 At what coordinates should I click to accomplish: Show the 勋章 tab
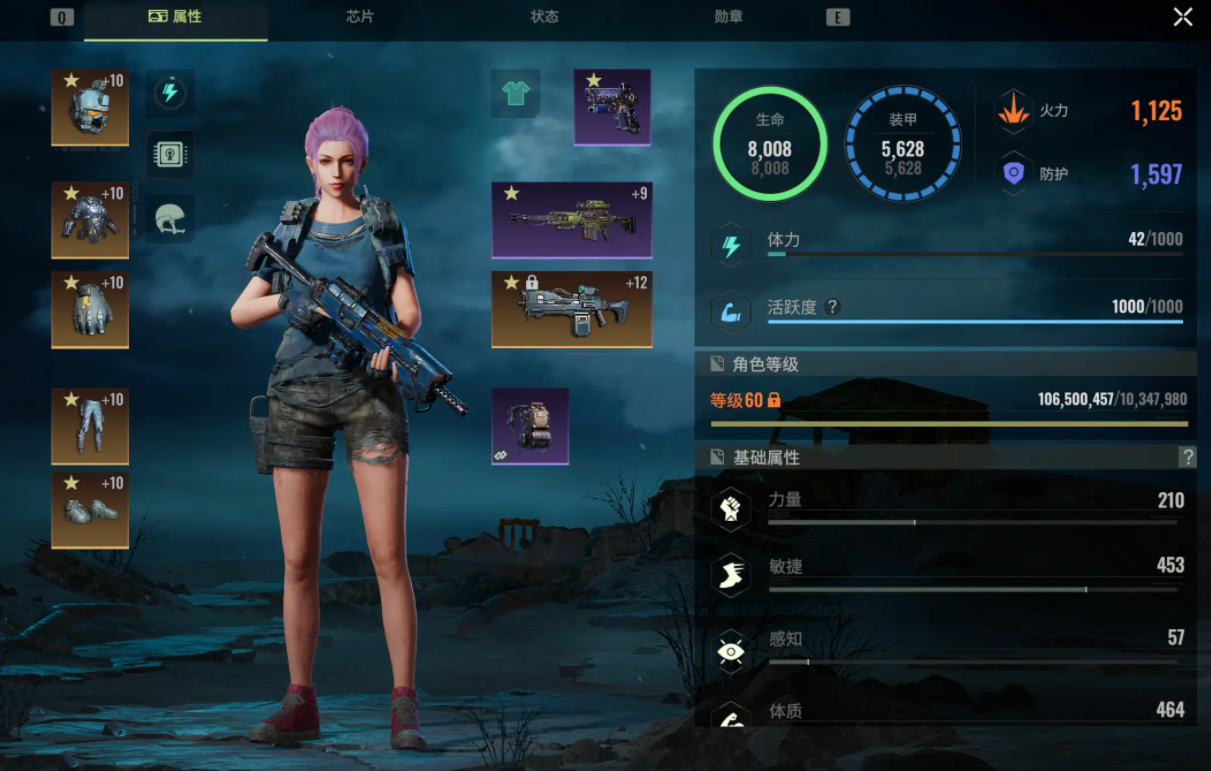(729, 17)
